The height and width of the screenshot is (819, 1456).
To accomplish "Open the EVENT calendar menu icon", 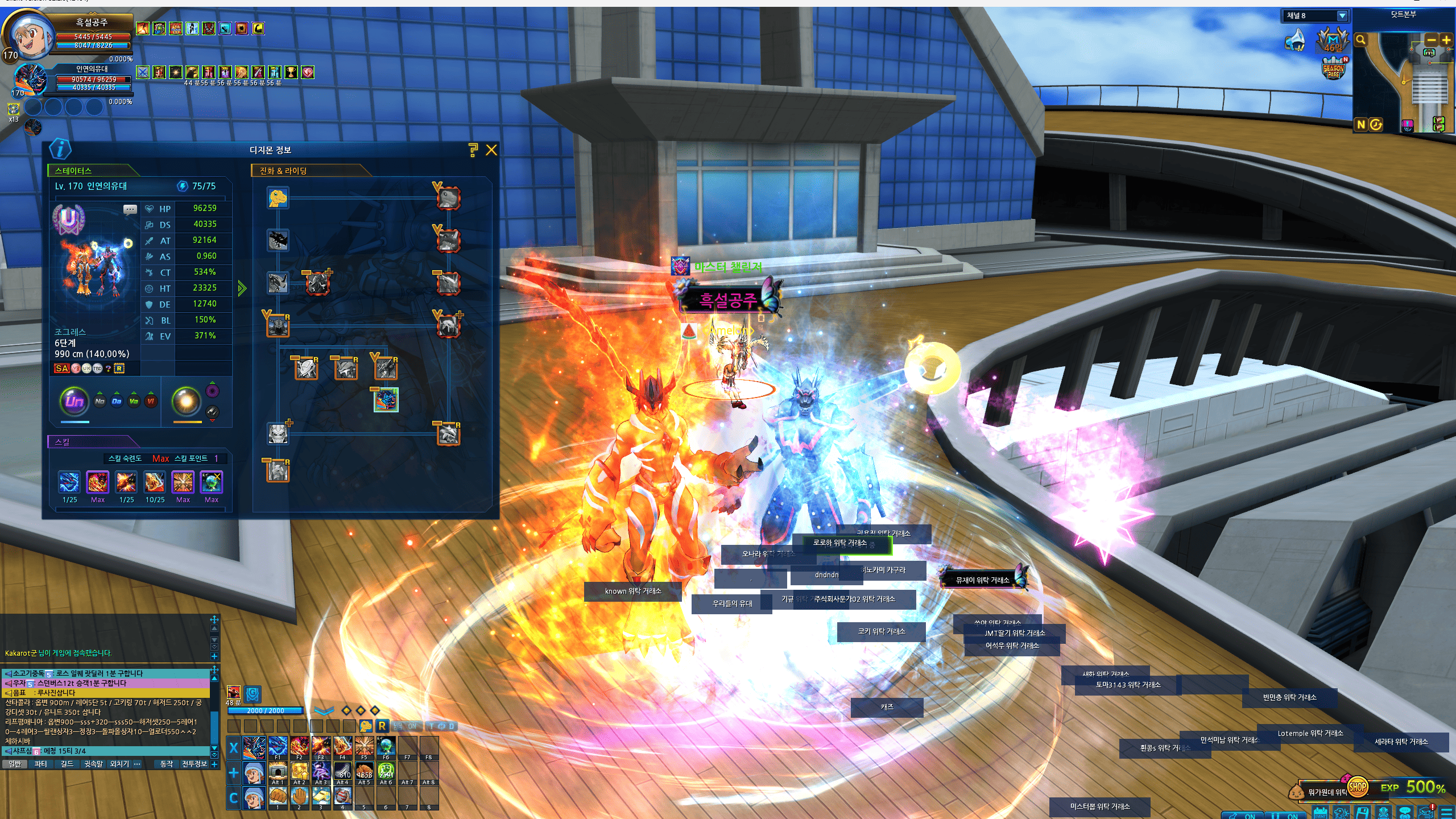I will (x=1321, y=812).
